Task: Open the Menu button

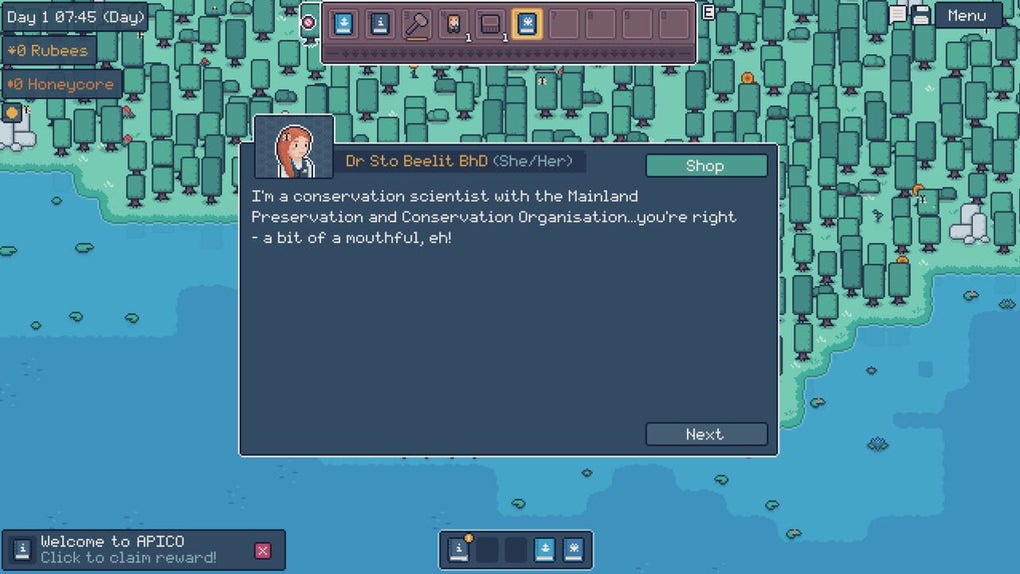Action: (x=967, y=15)
